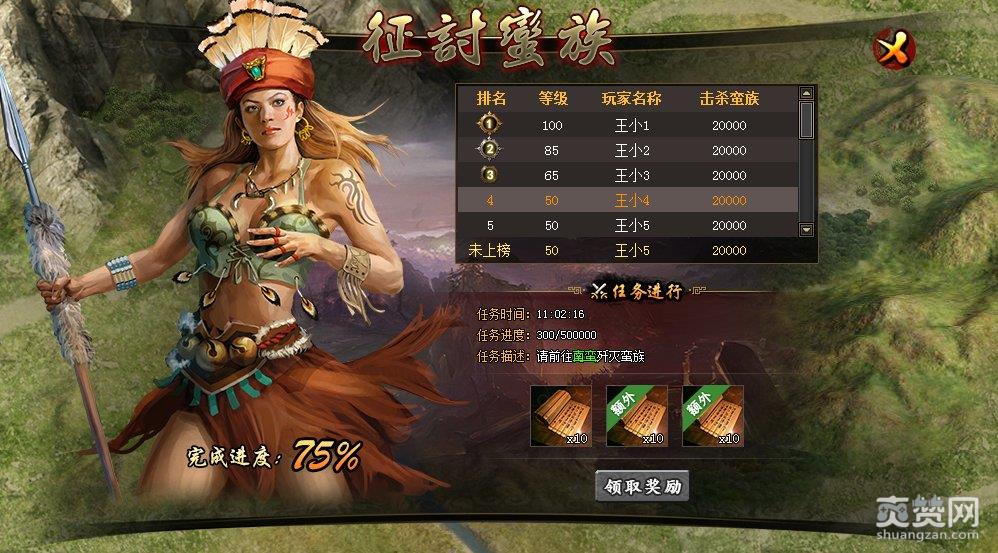Viewport: 998px width, 553px height.
Task: Click the 领取奖励 claim reward button
Action: [642, 487]
